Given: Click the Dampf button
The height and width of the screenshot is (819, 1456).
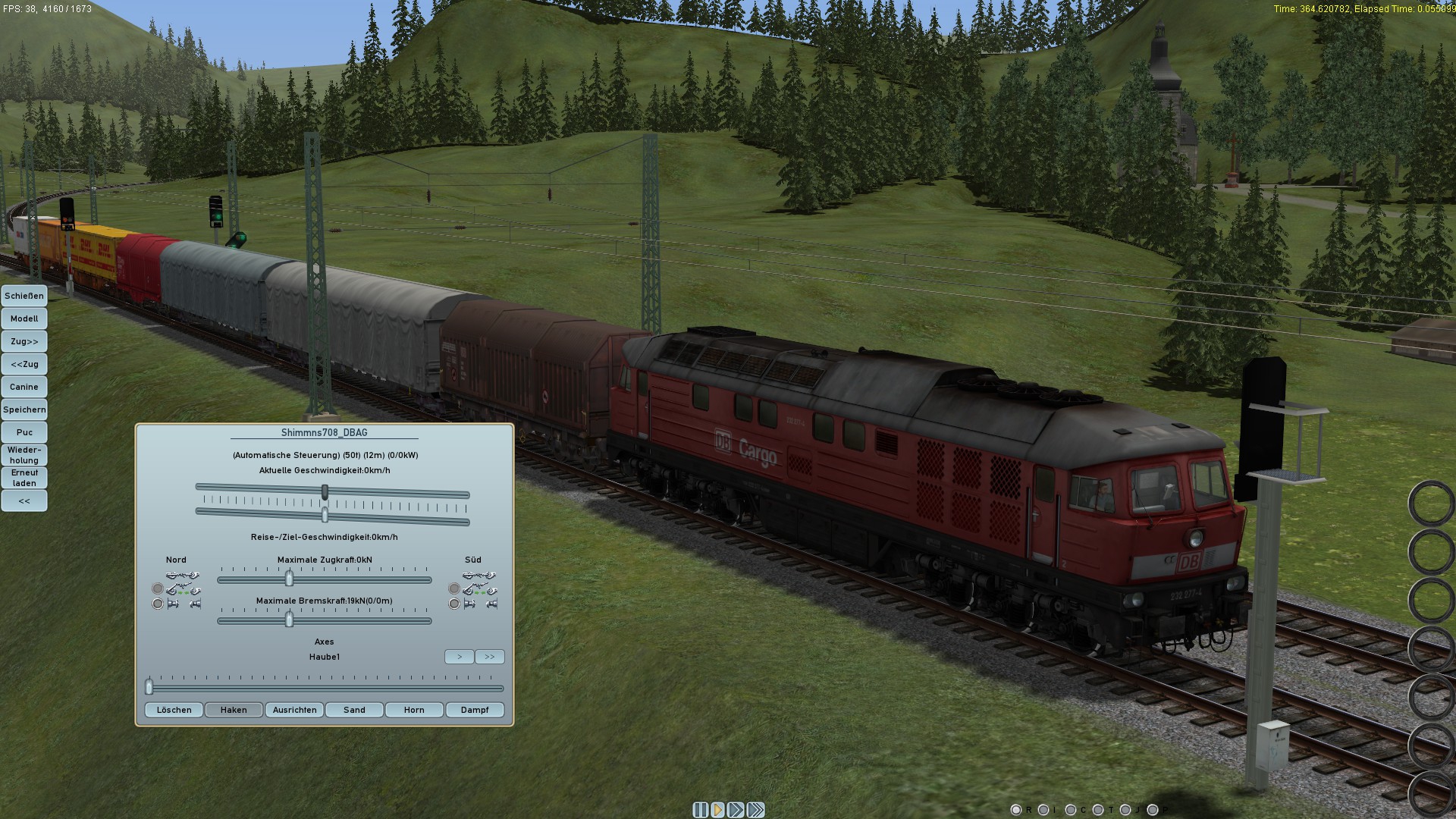Looking at the screenshot, I should click(475, 710).
